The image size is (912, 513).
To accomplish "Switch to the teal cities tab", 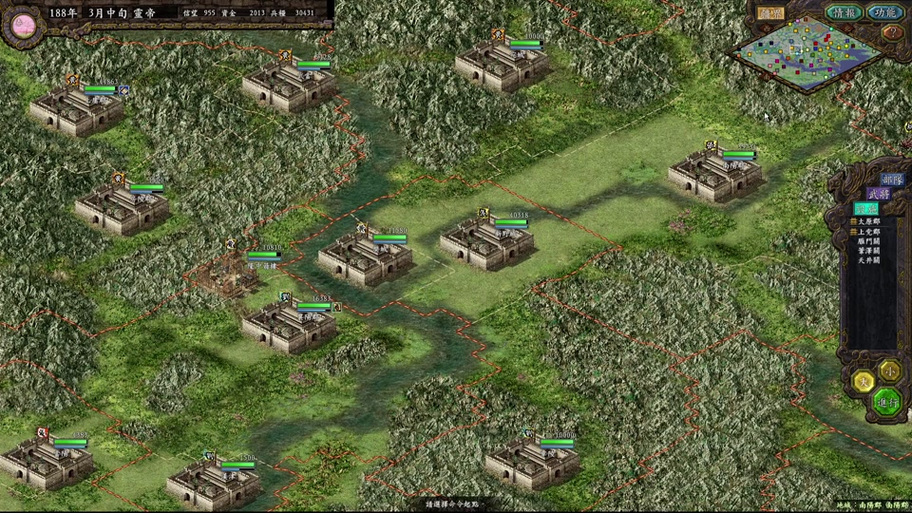I will pos(866,208).
